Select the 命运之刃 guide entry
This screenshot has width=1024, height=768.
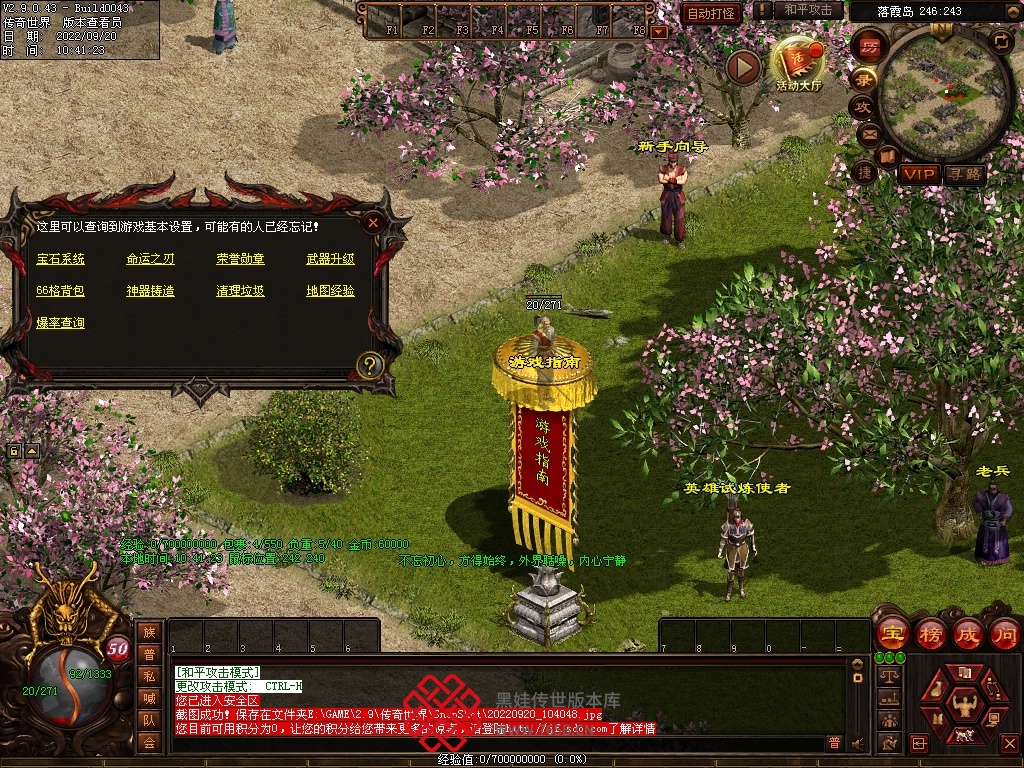coord(150,259)
